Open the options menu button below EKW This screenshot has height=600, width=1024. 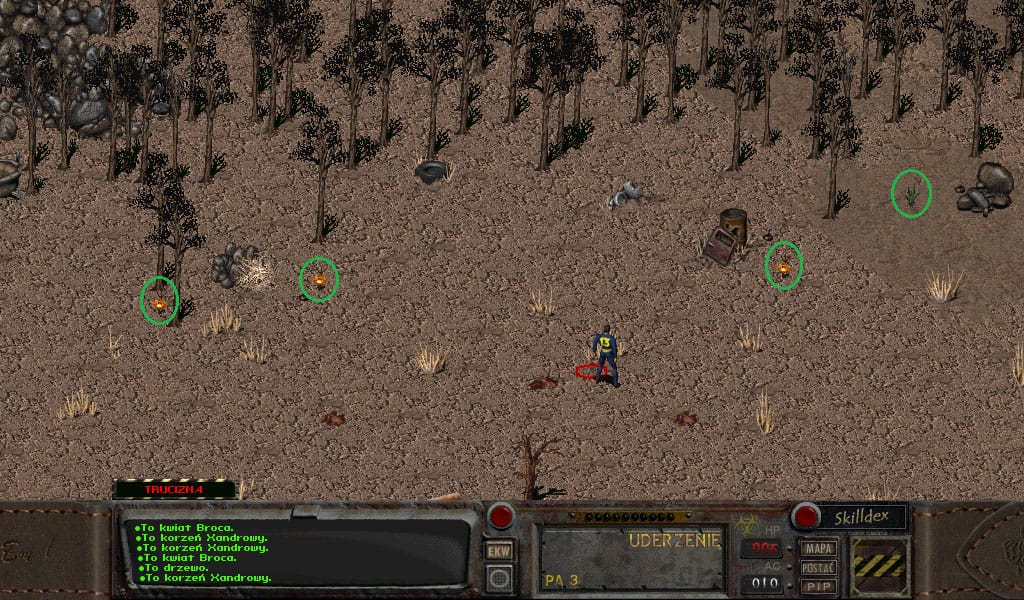(498, 577)
